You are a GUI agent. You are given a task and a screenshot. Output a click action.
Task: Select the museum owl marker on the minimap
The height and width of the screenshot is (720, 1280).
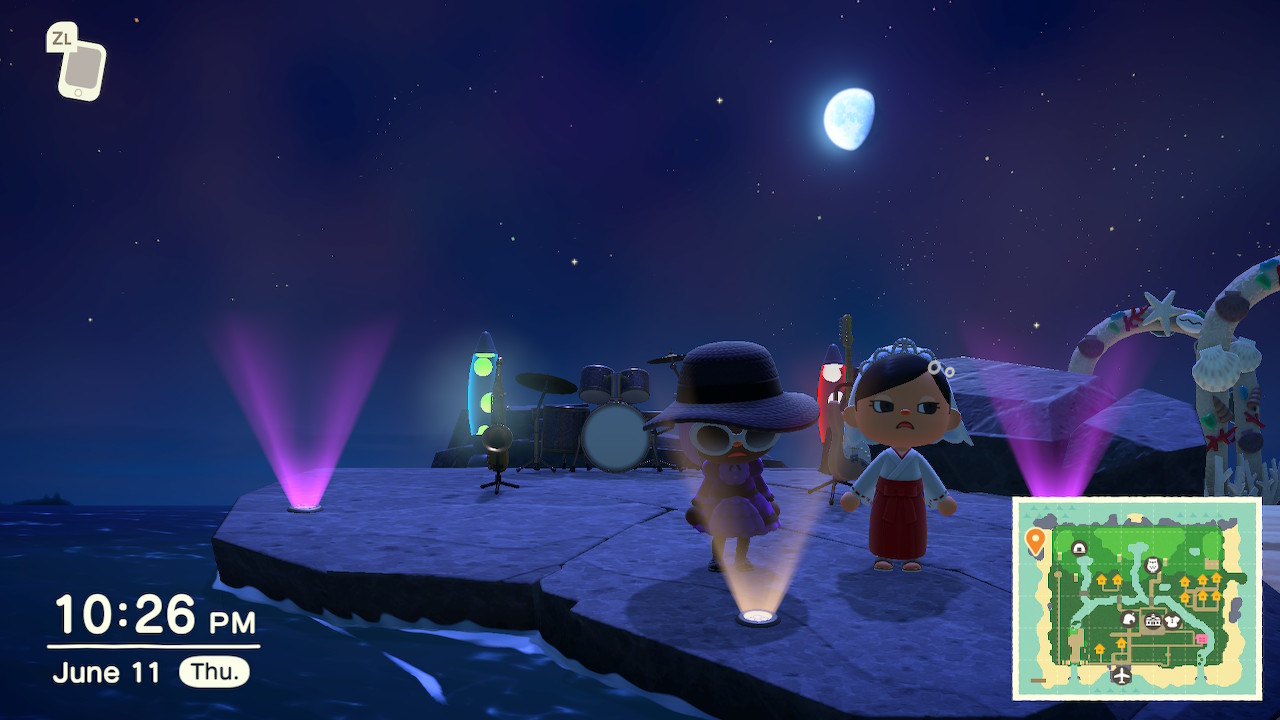[1151, 565]
